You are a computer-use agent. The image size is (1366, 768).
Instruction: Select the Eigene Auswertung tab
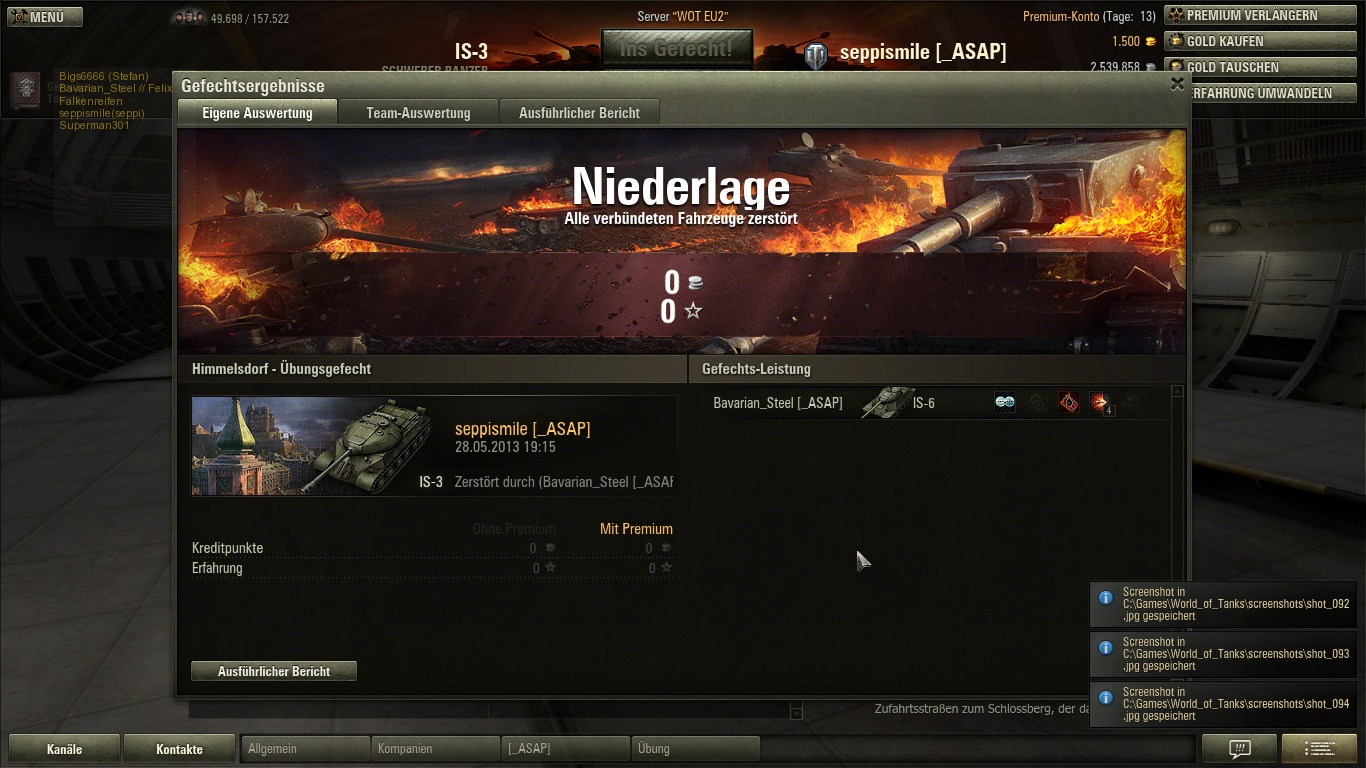pyautogui.click(x=257, y=113)
